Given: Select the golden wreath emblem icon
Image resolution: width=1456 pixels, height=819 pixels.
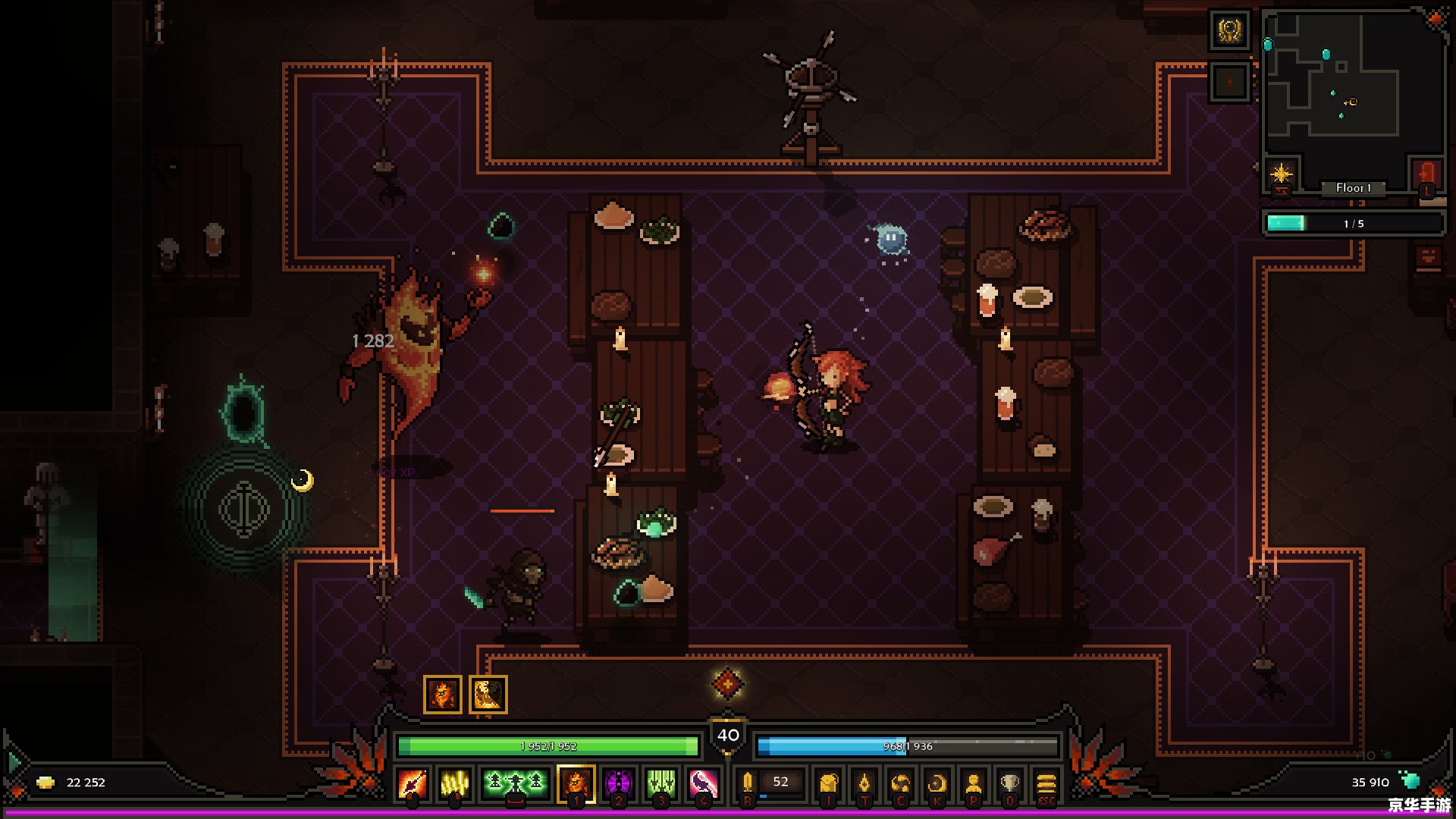Looking at the screenshot, I should pos(1229,31).
